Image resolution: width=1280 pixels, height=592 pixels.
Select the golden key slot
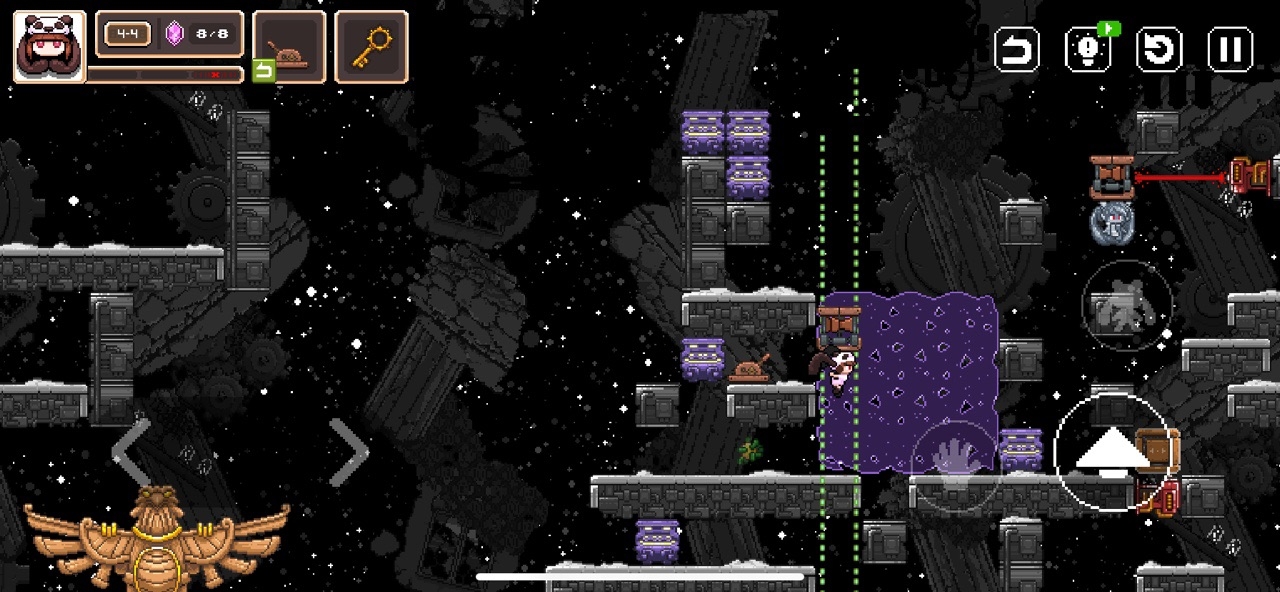(371, 46)
